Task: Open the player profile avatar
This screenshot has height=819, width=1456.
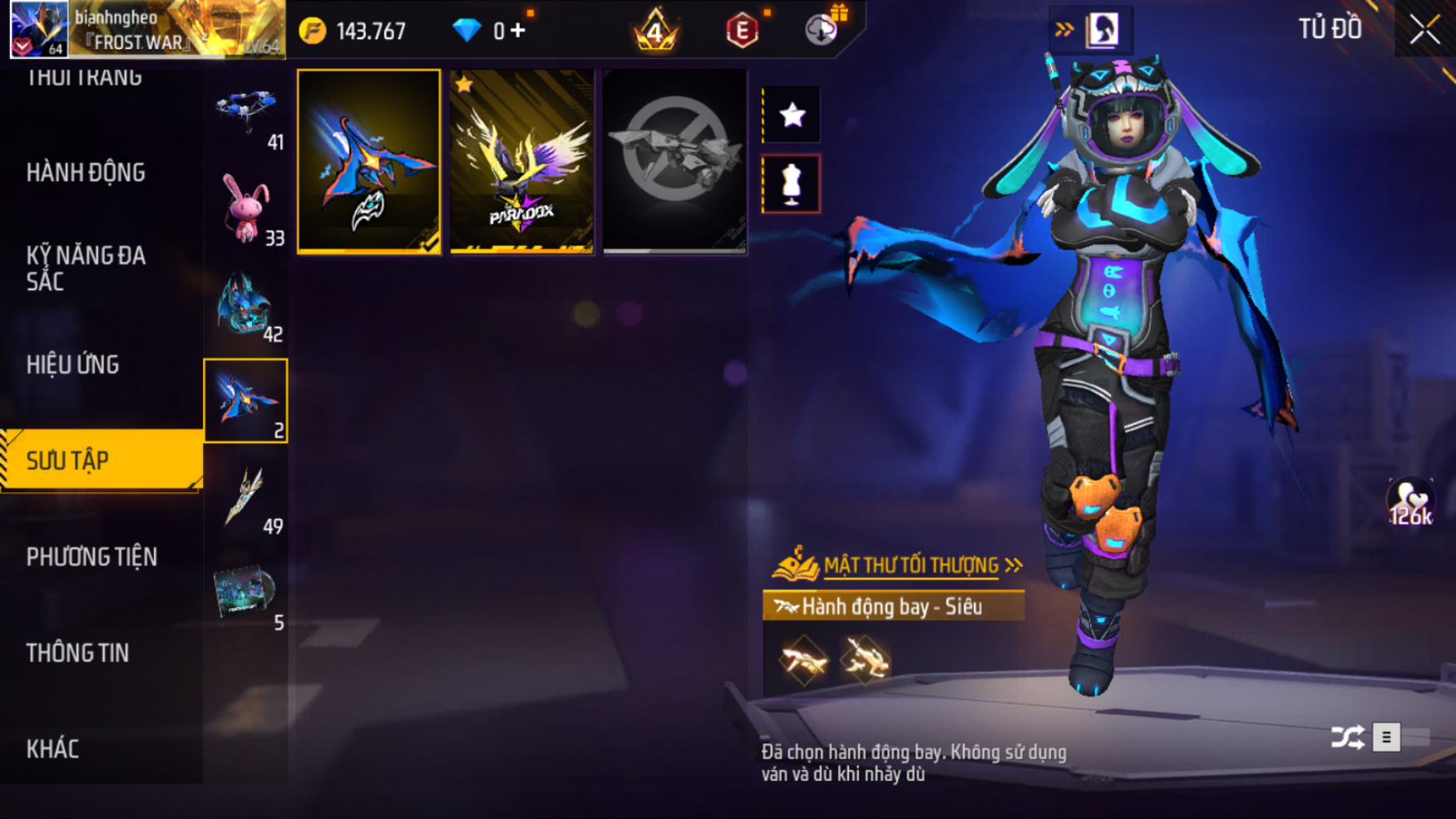Action: pyautogui.click(x=39, y=29)
